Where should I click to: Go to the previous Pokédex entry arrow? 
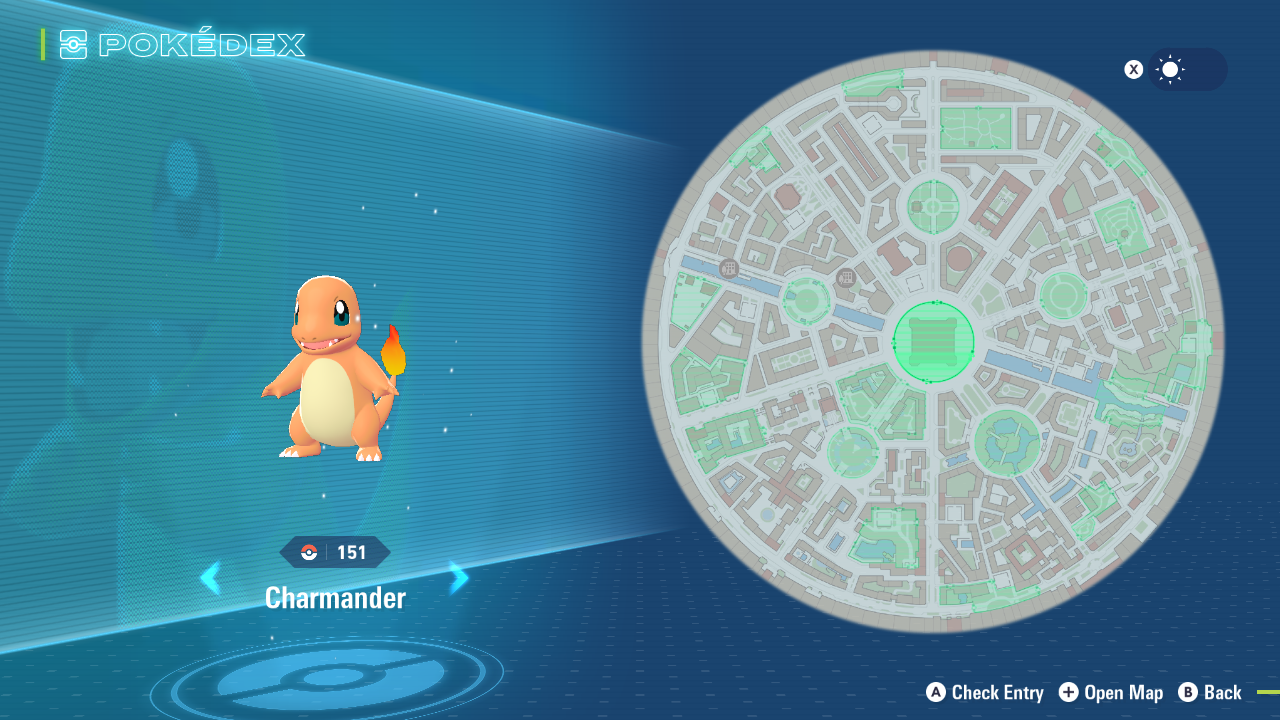(x=210, y=578)
